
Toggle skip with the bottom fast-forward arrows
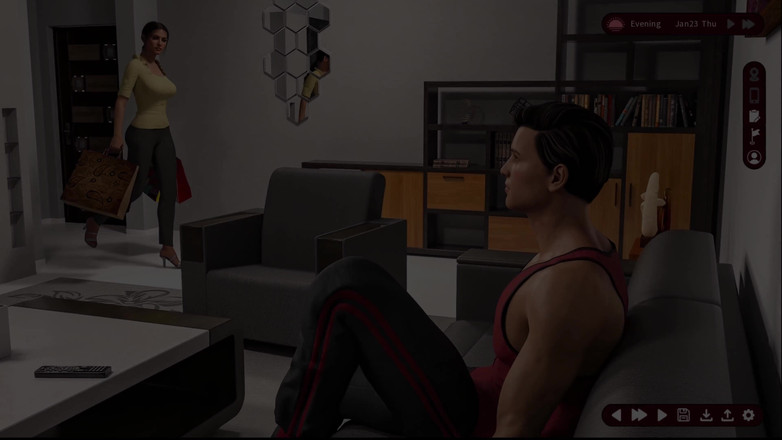coord(638,415)
